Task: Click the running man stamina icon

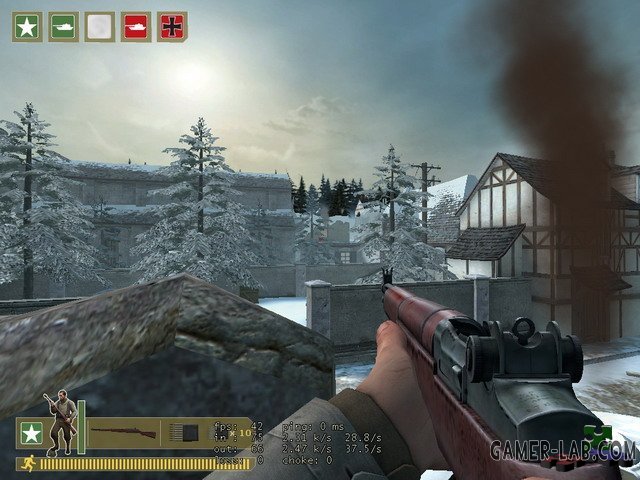Action: click(x=23, y=463)
